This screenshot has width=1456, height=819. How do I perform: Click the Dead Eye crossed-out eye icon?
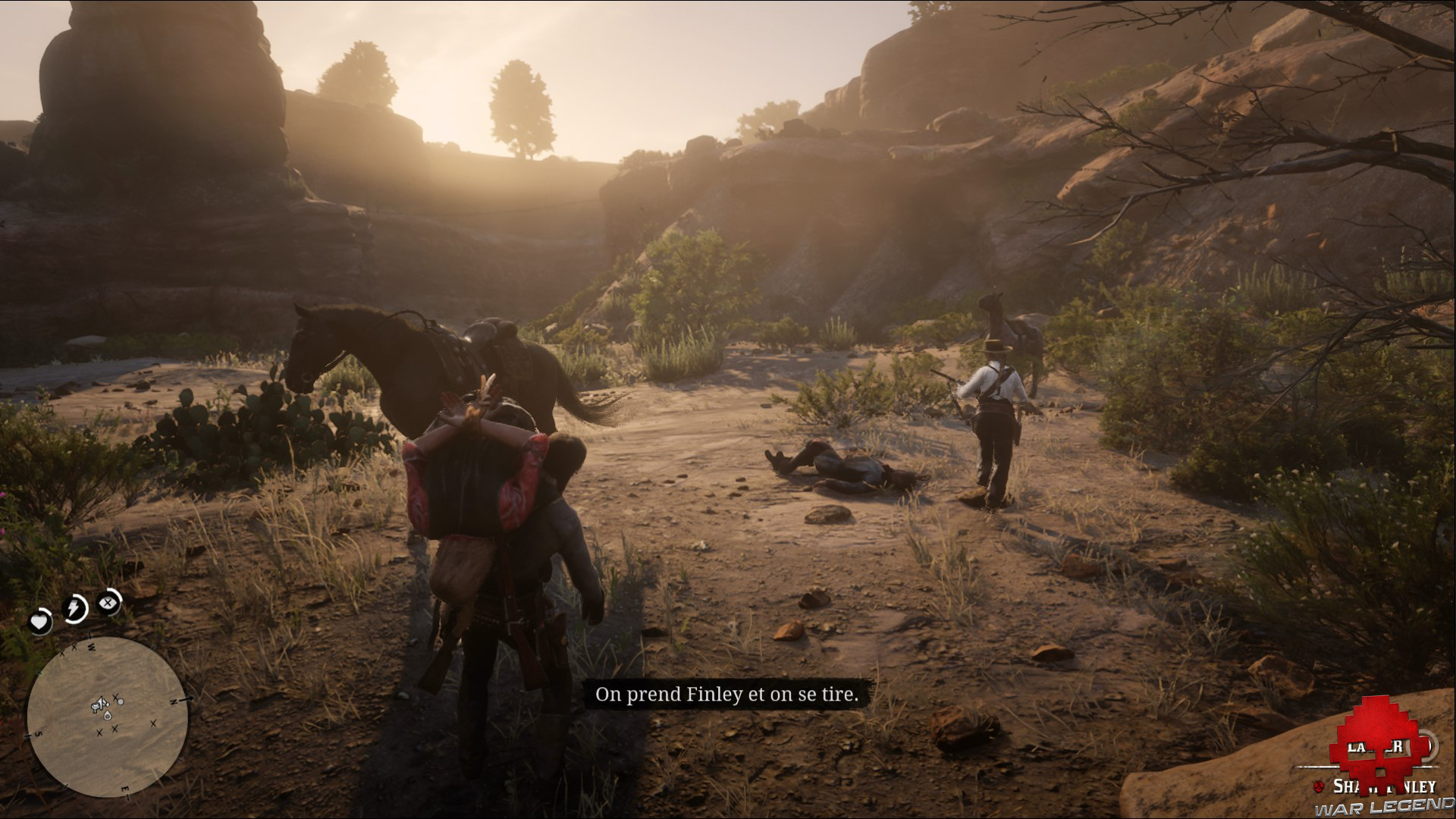[107, 603]
